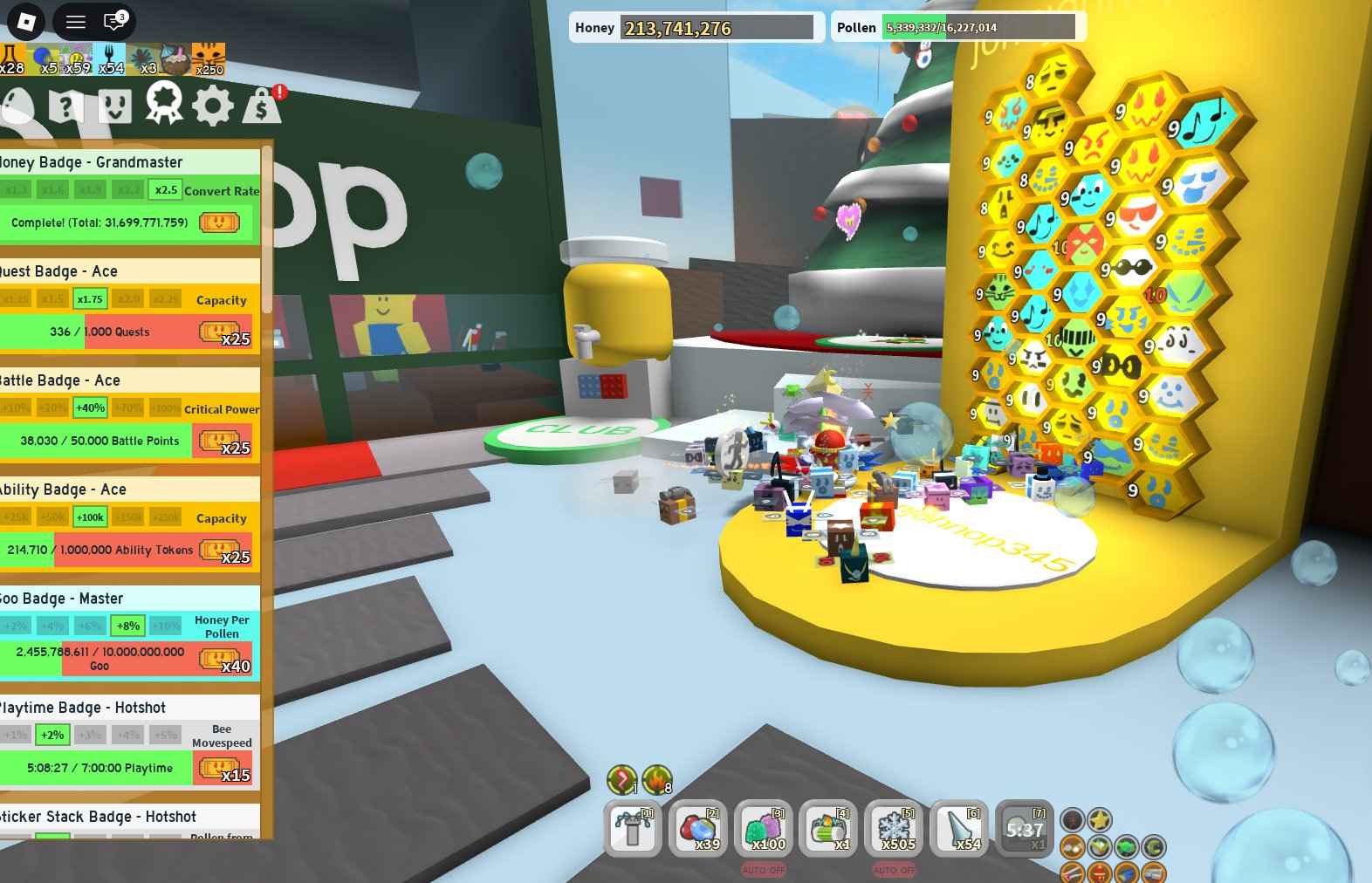This screenshot has width=1372, height=883.
Task: Toggle AUTO OFF under the gumdrops slot
Action: coord(763,870)
